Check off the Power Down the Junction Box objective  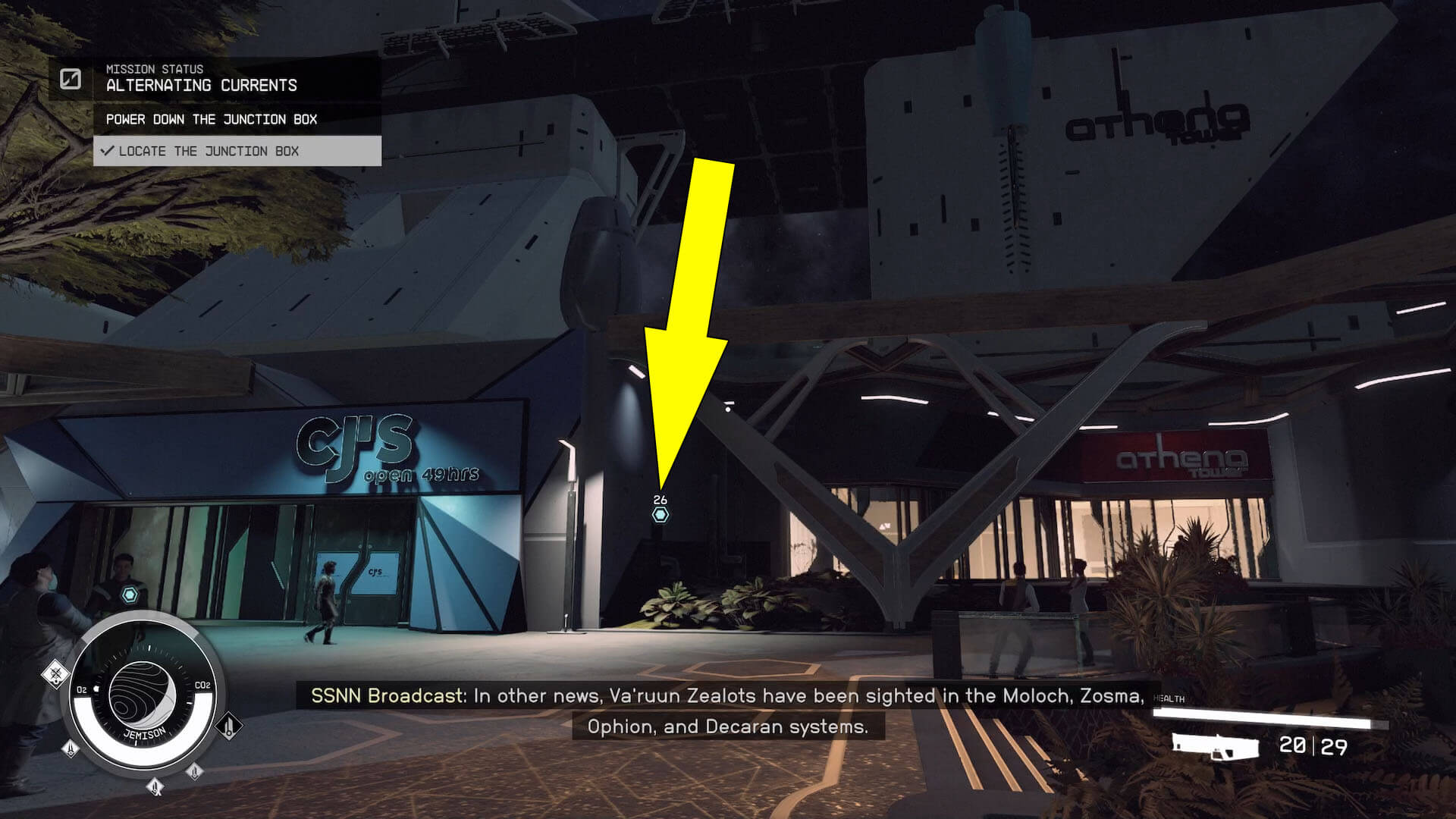(x=212, y=119)
